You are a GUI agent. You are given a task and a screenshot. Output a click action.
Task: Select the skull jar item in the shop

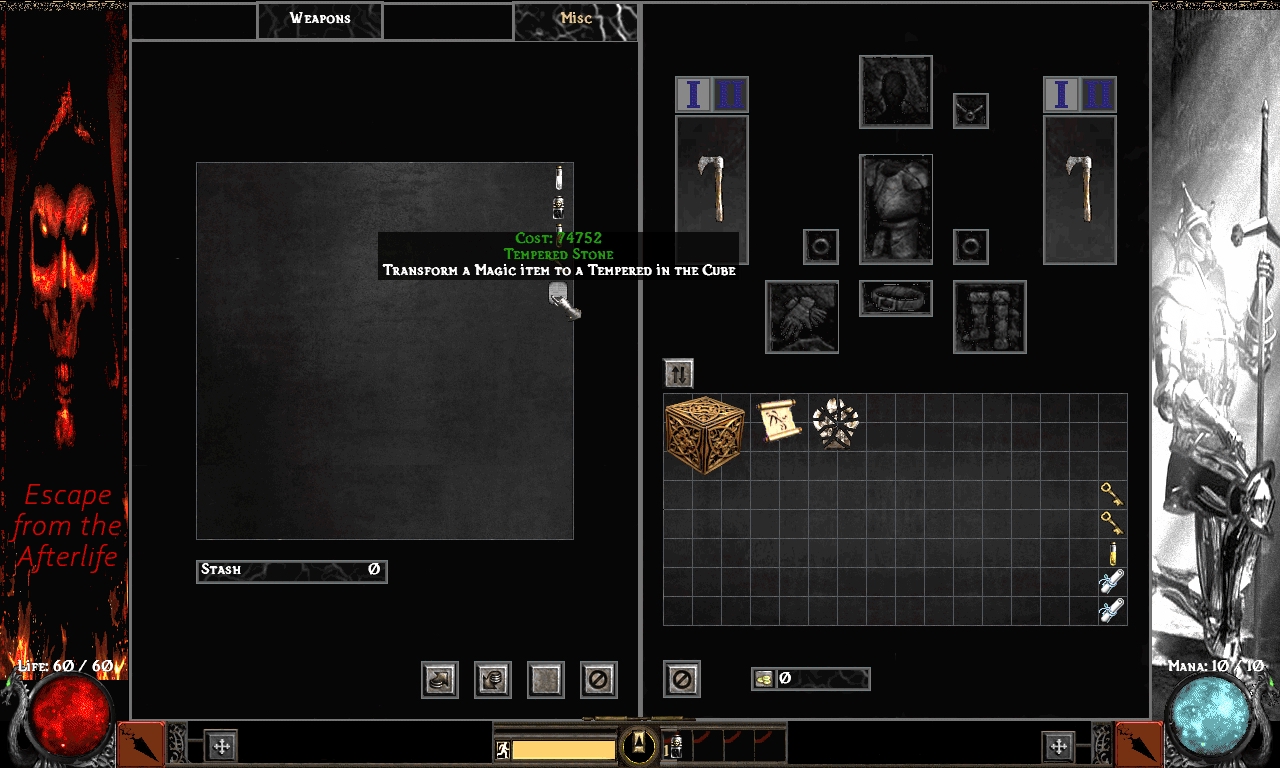pyautogui.click(x=560, y=208)
